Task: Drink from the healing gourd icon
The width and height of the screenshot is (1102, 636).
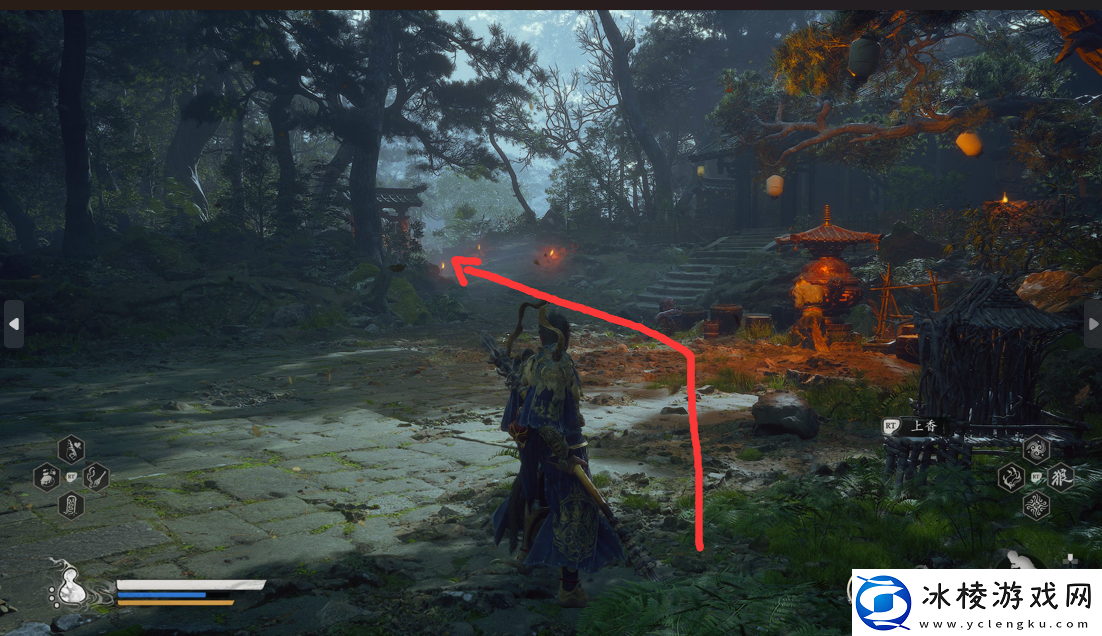Action: point(69,590)
